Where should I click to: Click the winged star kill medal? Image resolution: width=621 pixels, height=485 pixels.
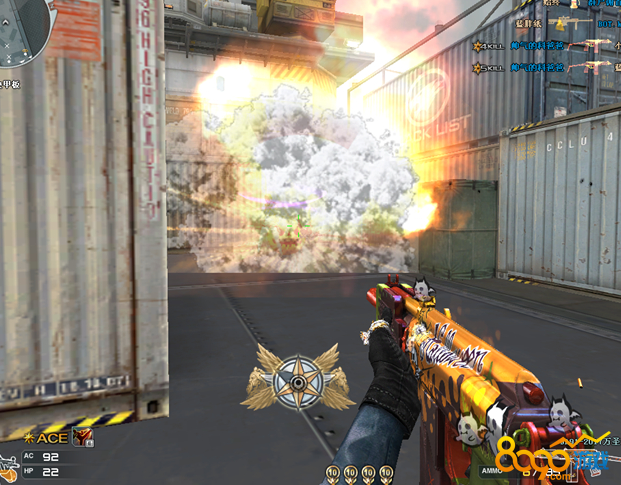point(297,380)
